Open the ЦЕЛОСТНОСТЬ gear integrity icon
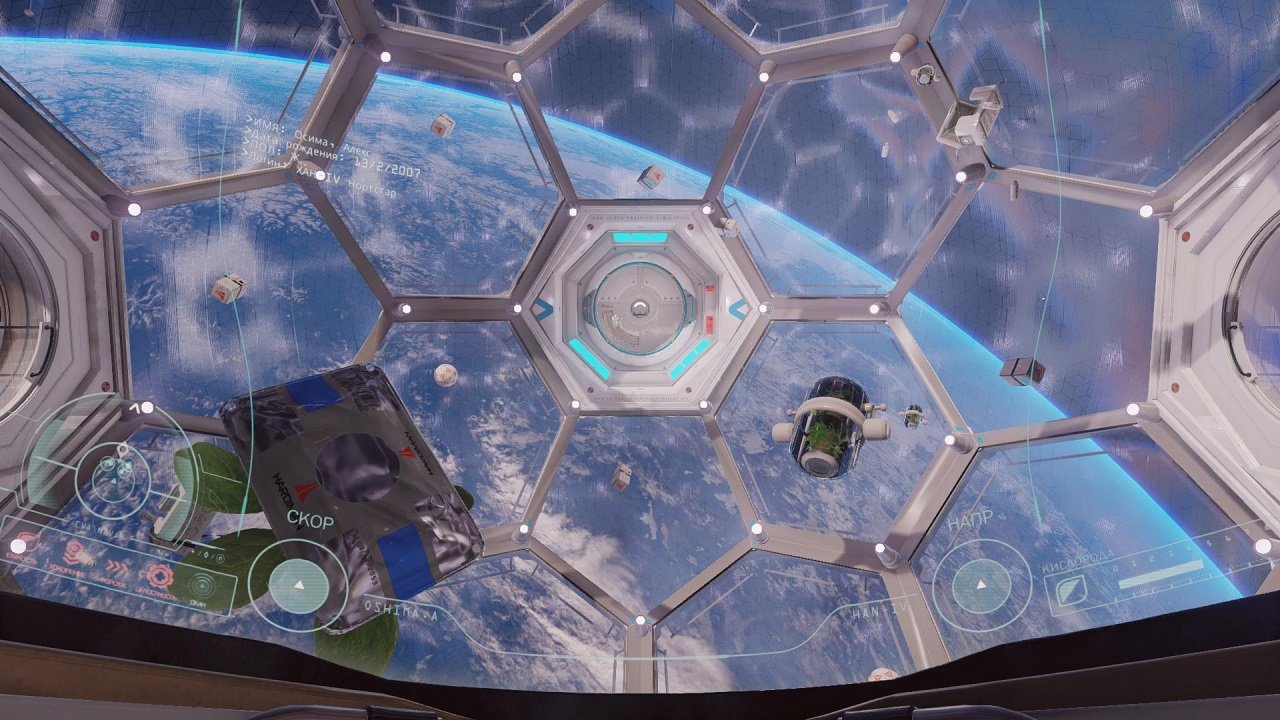 pos(162,576)
